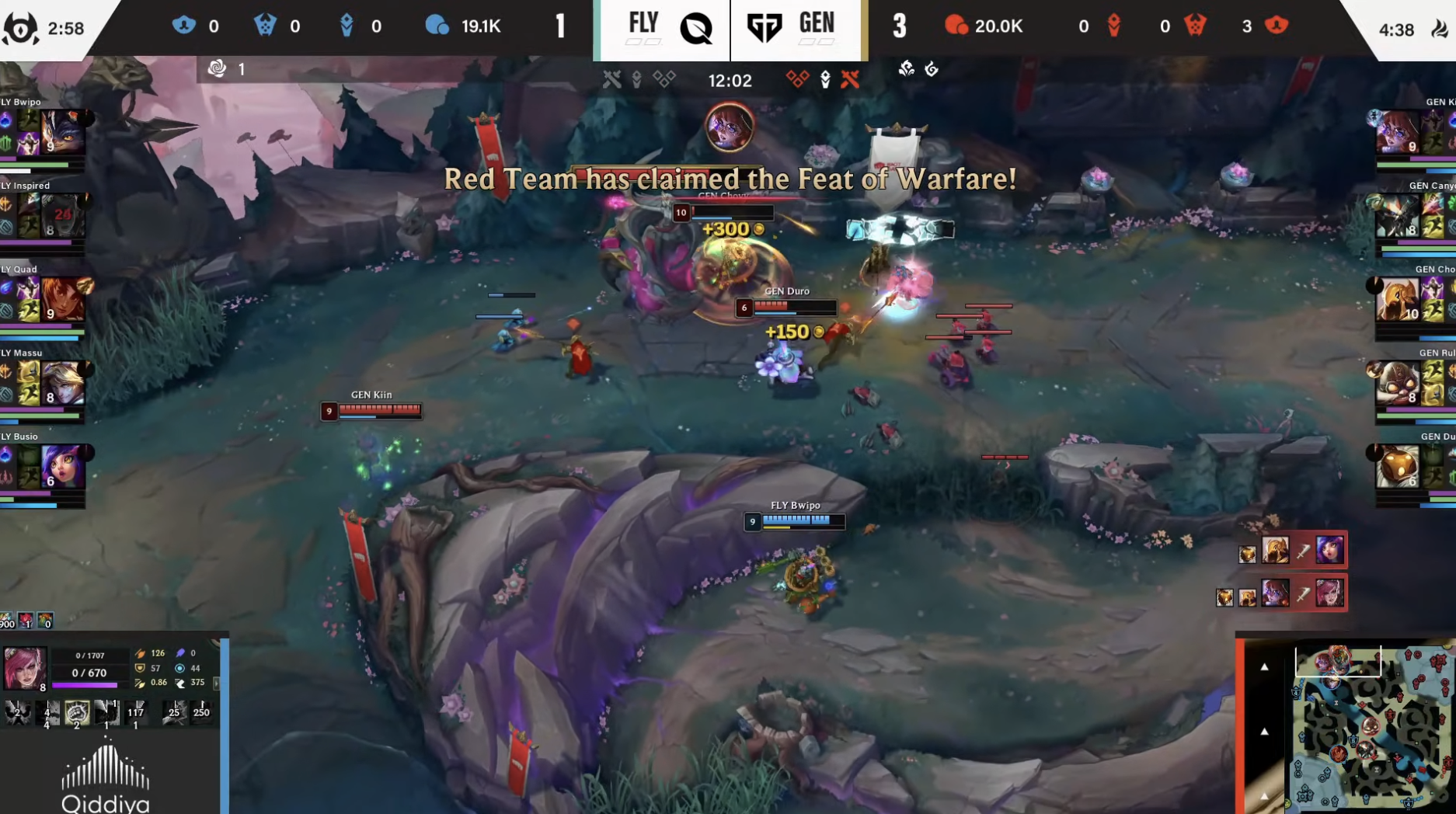Click the red gold icon next to 20.0K
The height and width of the screenshot is (814, 1456).
[x=957, y=26]
